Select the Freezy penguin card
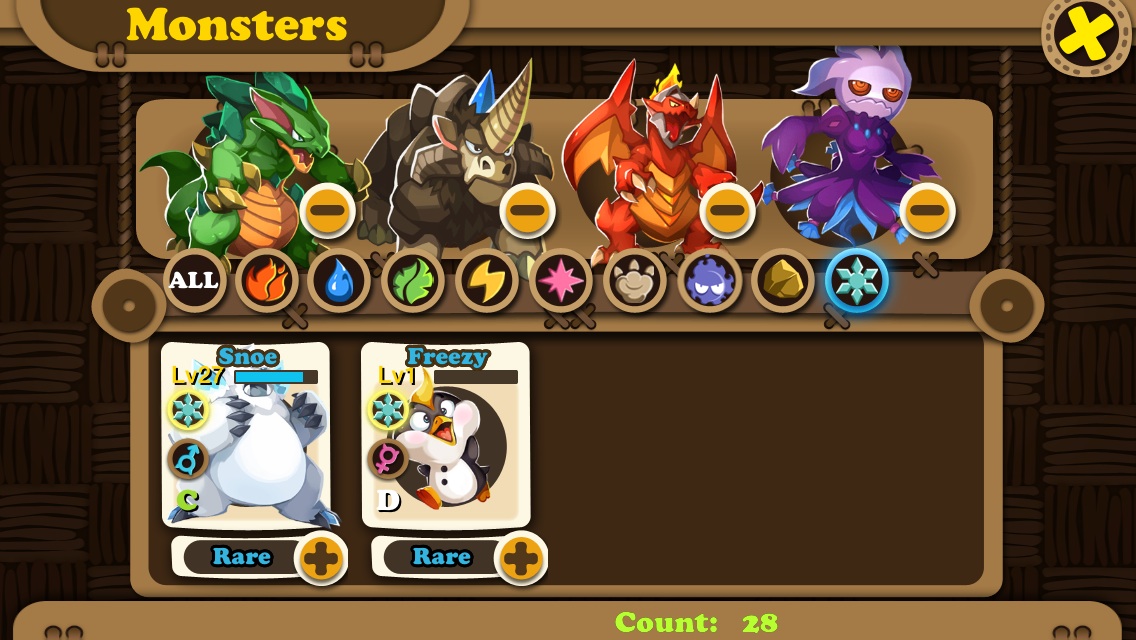This screenshot has height=640, width=1136. [446, 435]
